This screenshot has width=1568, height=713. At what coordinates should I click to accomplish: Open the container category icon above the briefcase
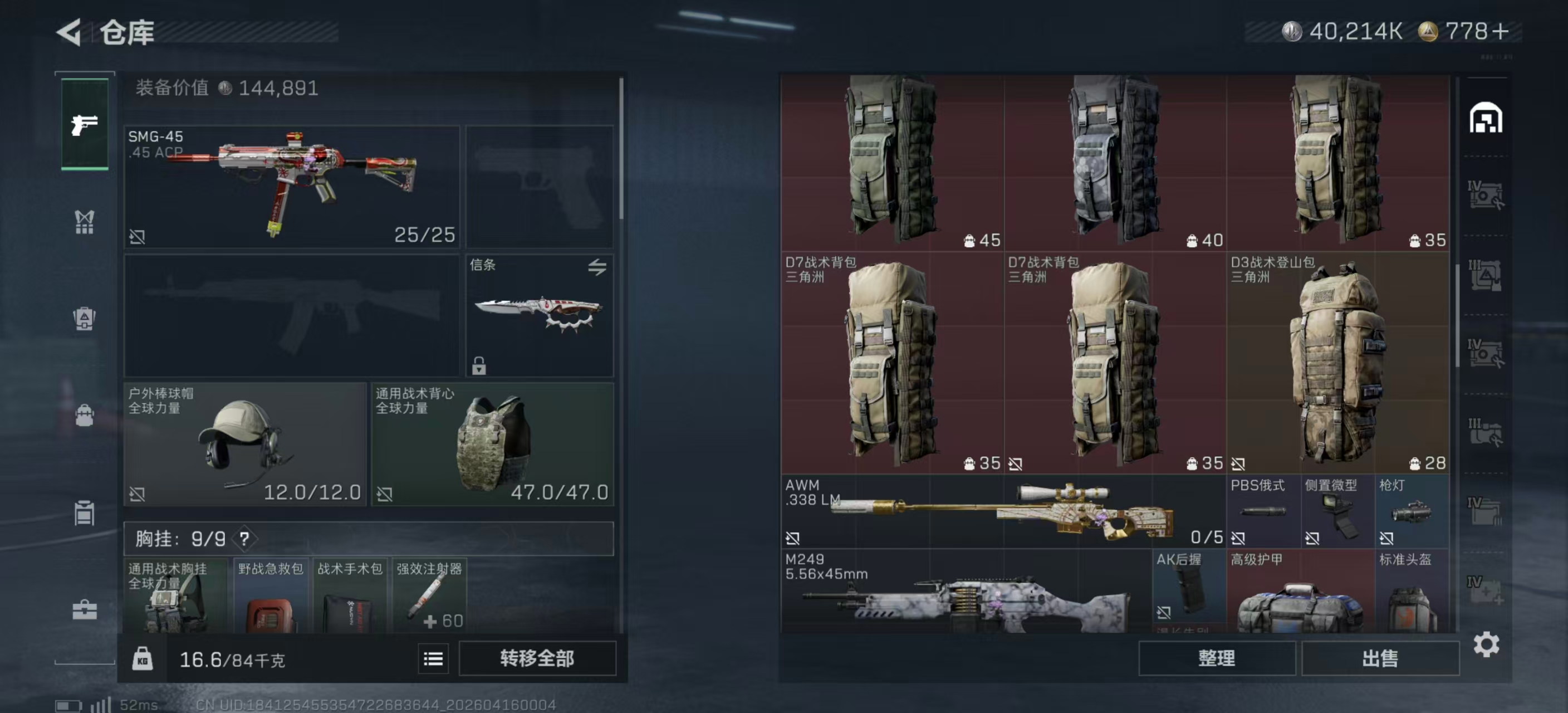click(x=84, y=513)
